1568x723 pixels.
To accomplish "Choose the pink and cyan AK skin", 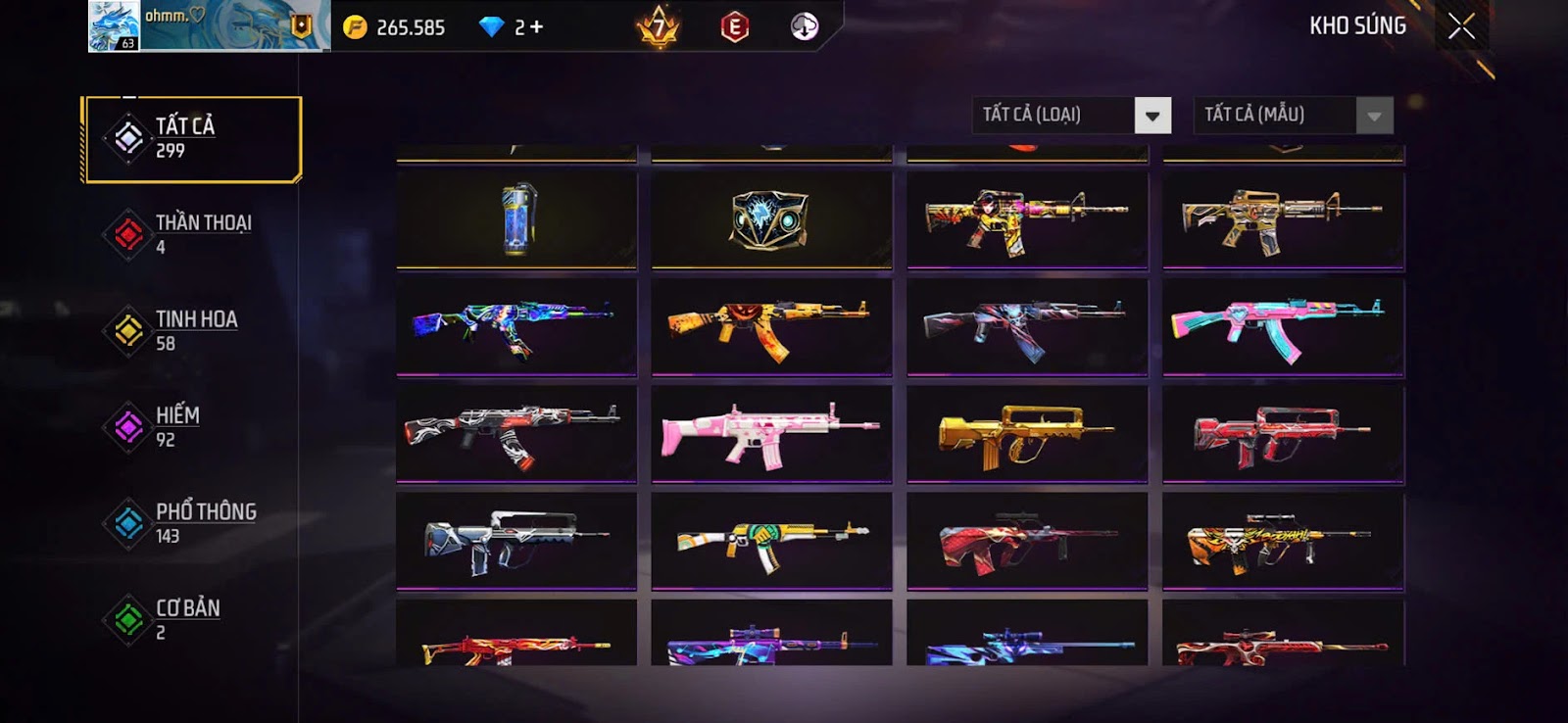I will (x=1283, y=327).
